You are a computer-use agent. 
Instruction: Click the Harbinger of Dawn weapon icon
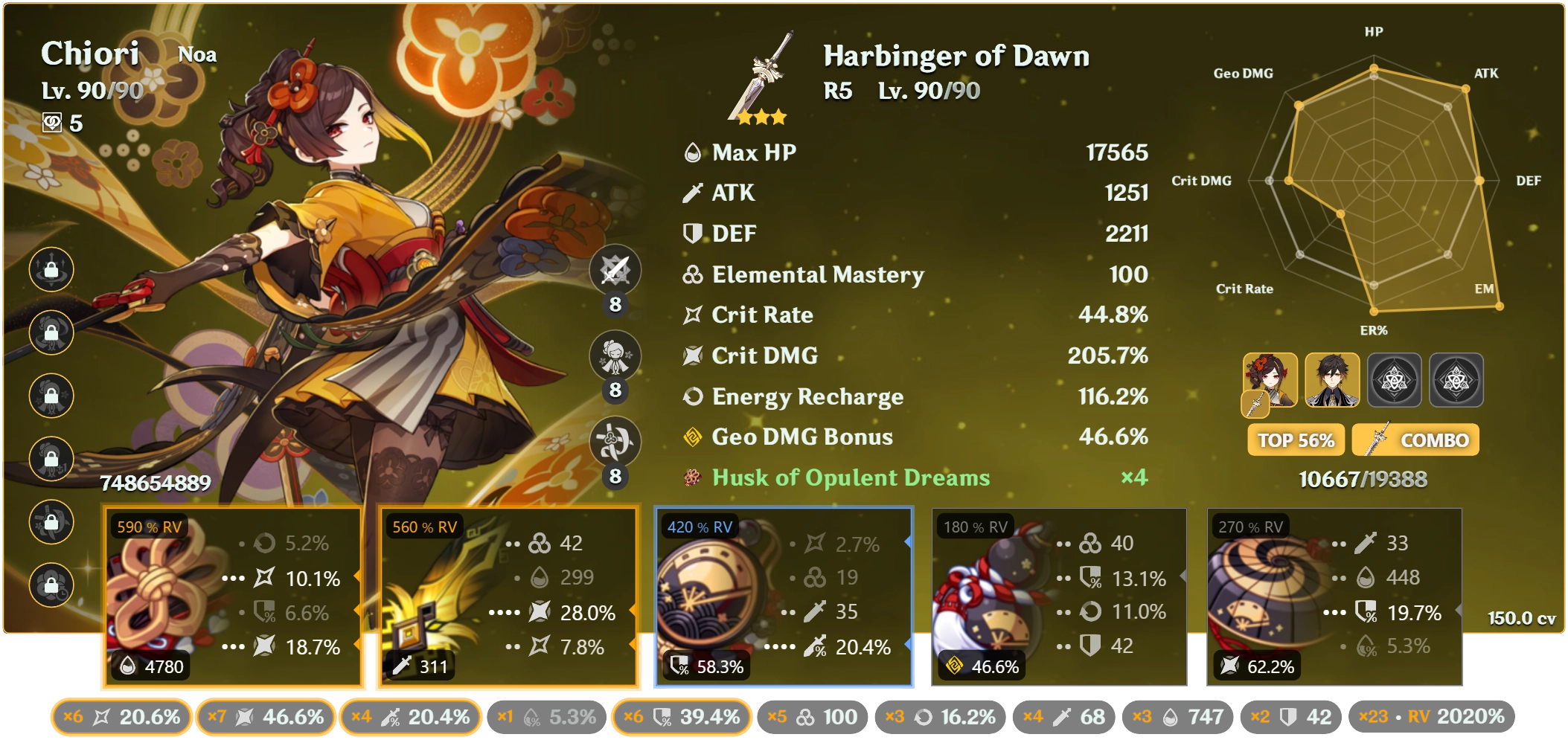(x=759, y=78)
